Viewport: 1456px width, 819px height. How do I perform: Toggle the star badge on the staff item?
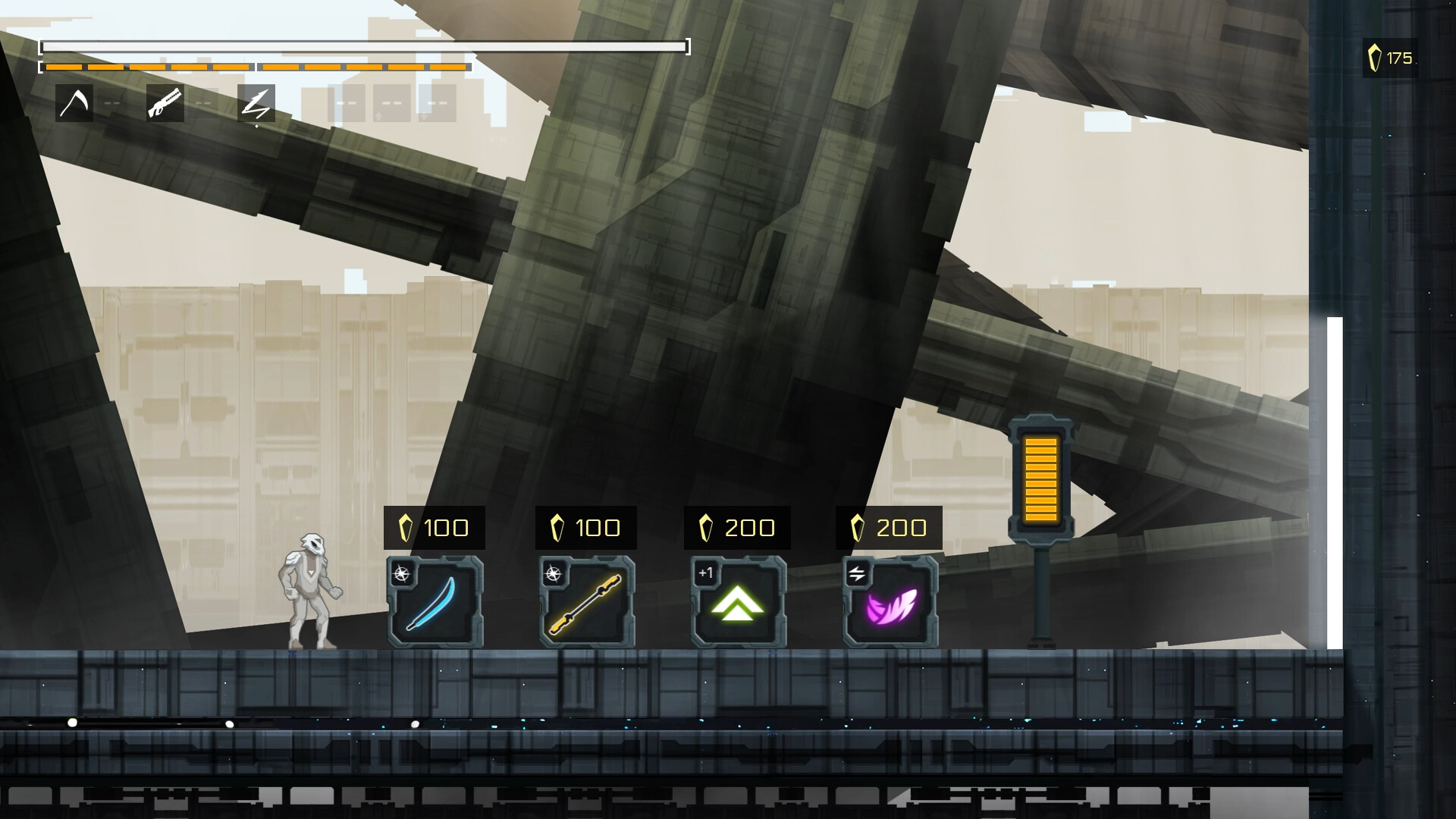[x=554, y=573]
